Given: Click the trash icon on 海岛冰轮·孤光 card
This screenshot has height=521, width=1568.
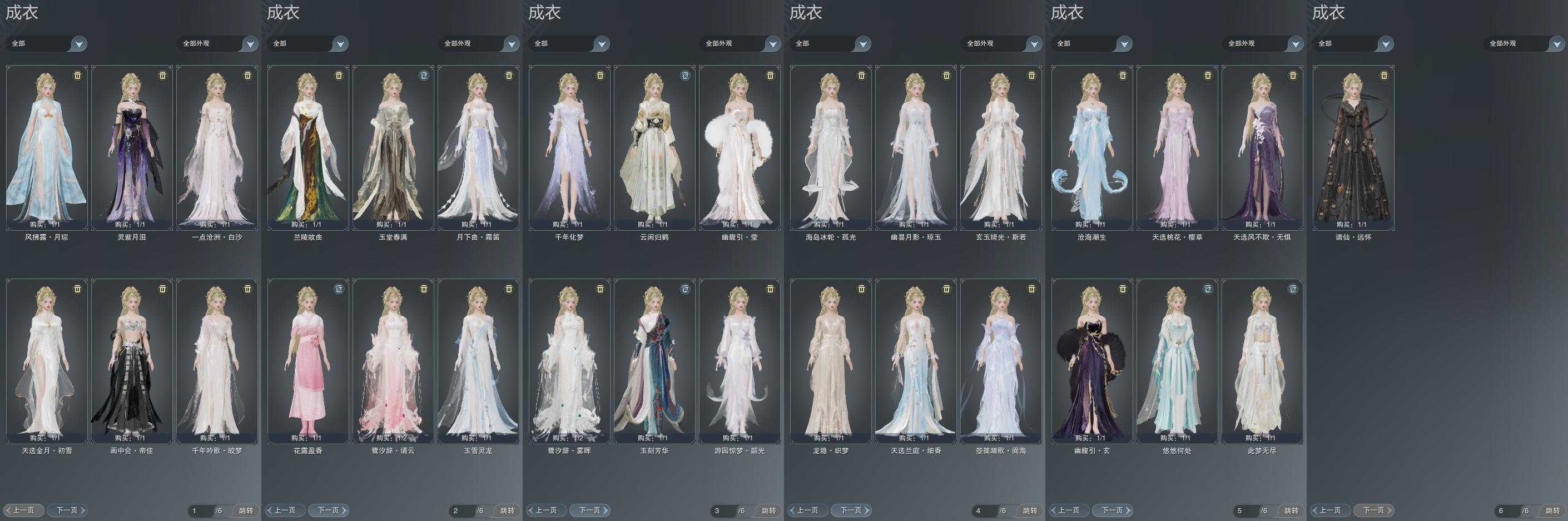Looking at the screenshot, I should 861,75.
